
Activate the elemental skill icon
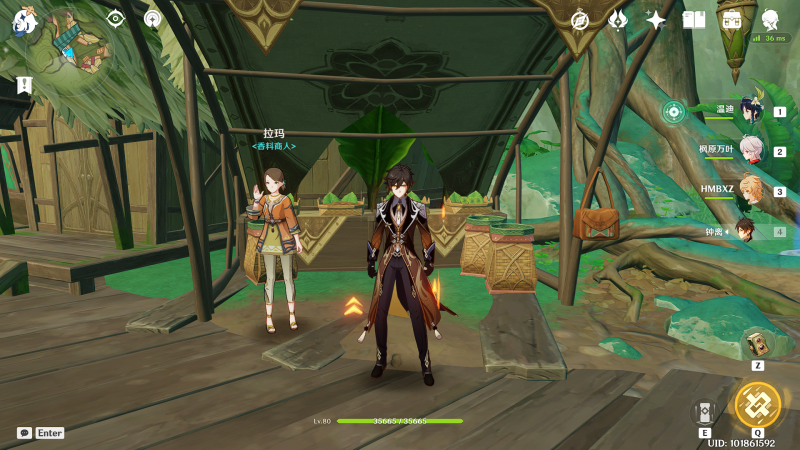(x=703, y=411)
